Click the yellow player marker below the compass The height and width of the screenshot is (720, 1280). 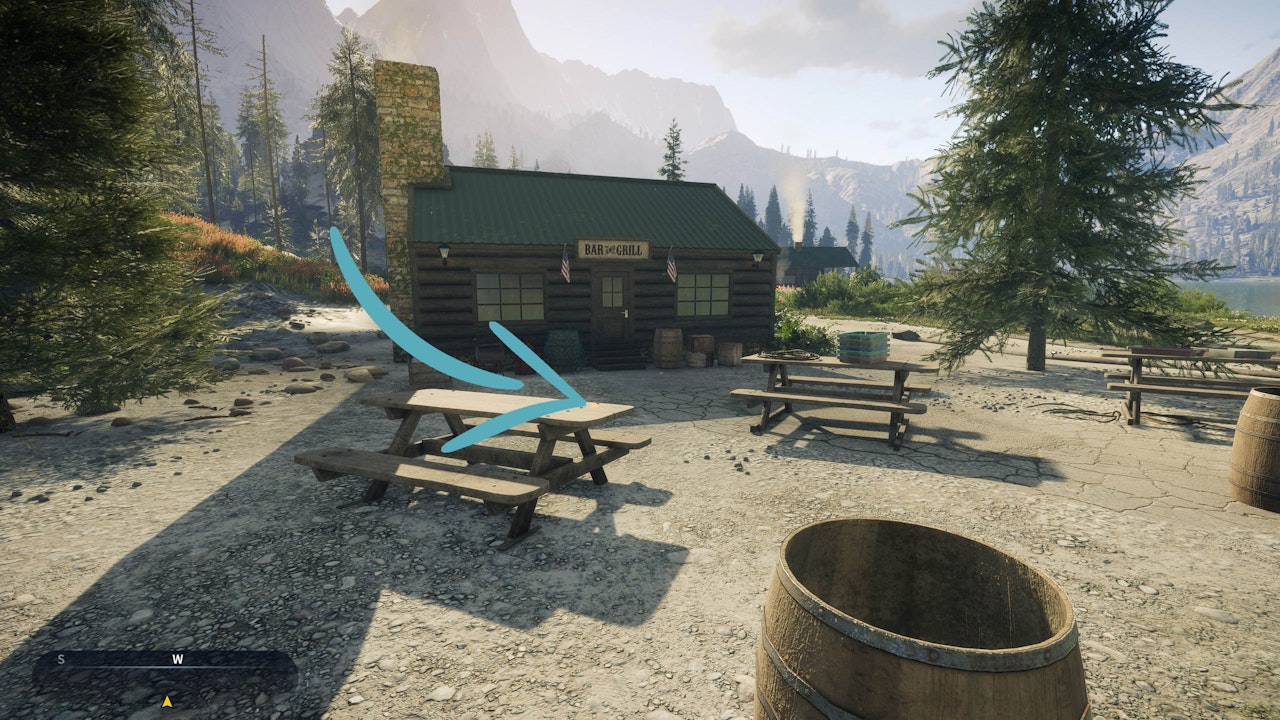(x=167, y=702)
